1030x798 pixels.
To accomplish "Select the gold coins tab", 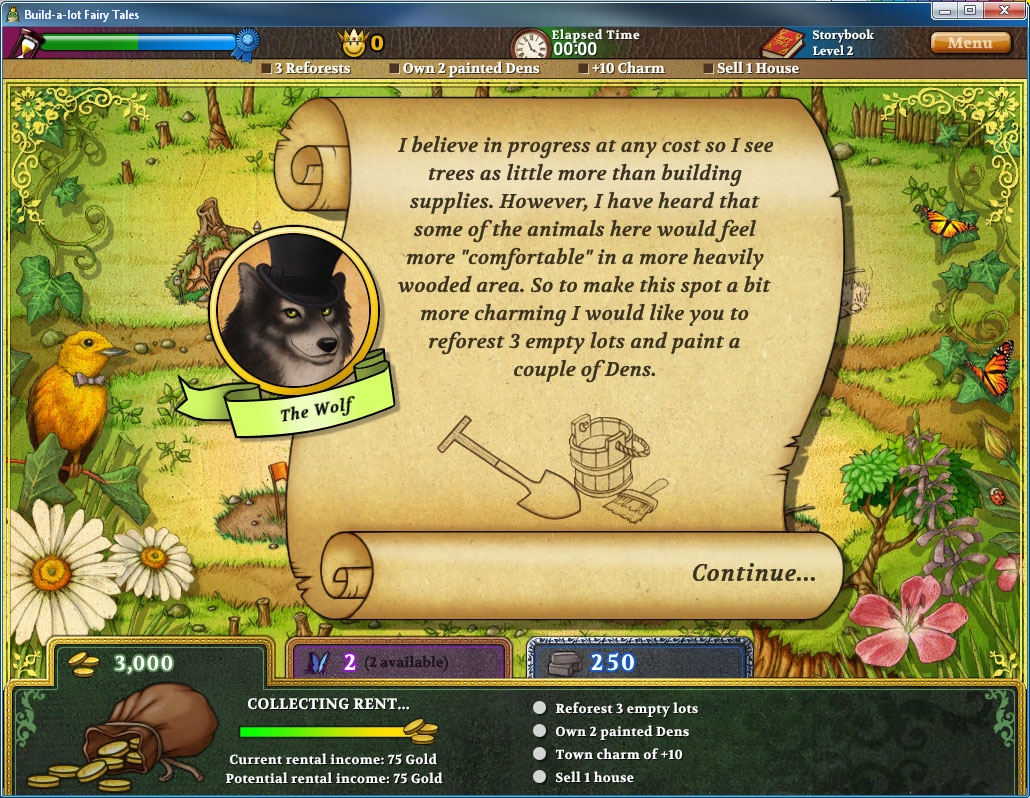I will (x=158, y=662).
